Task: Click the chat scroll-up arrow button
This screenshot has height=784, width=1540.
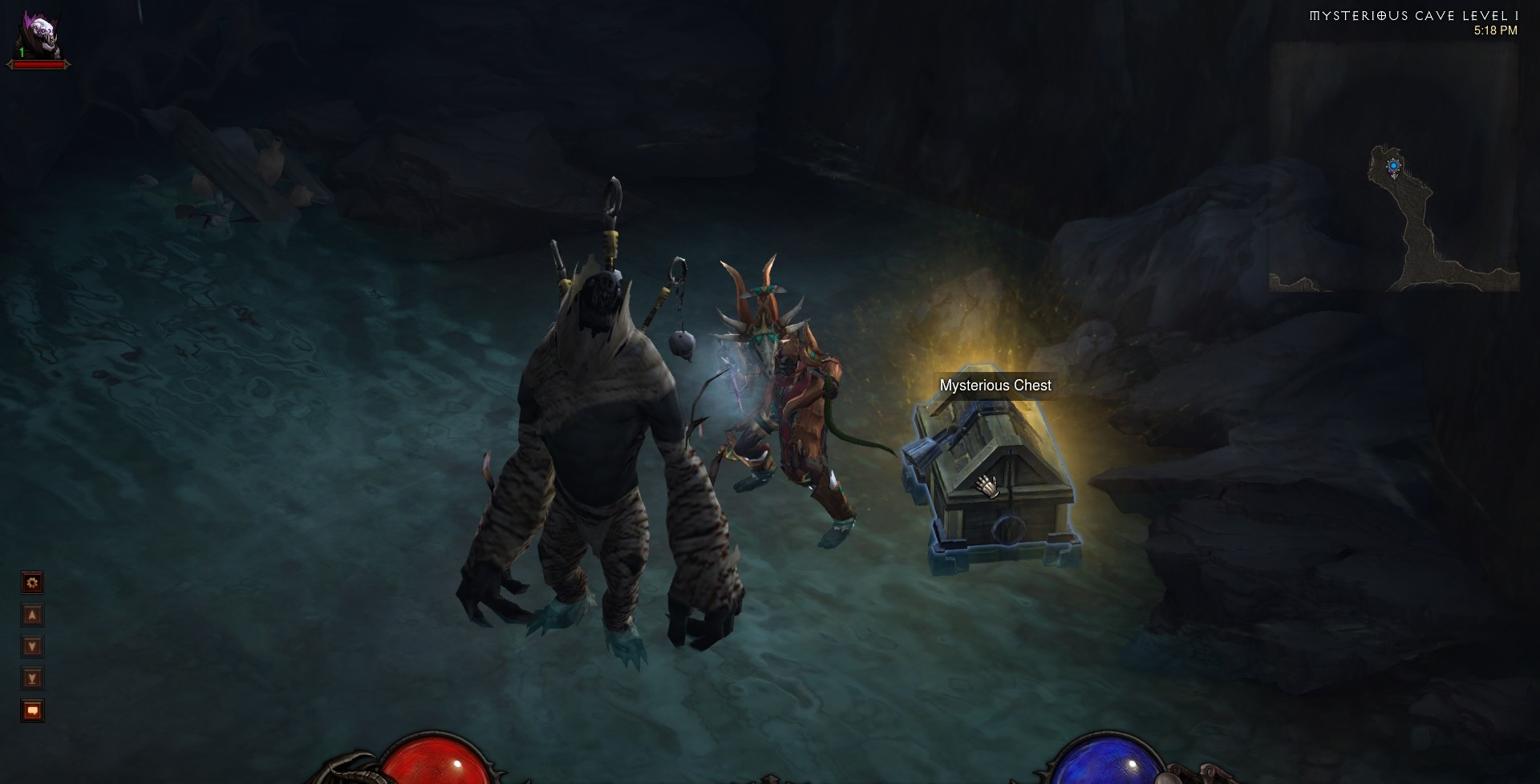Action: pyautogui.click(x=32, y=615)
